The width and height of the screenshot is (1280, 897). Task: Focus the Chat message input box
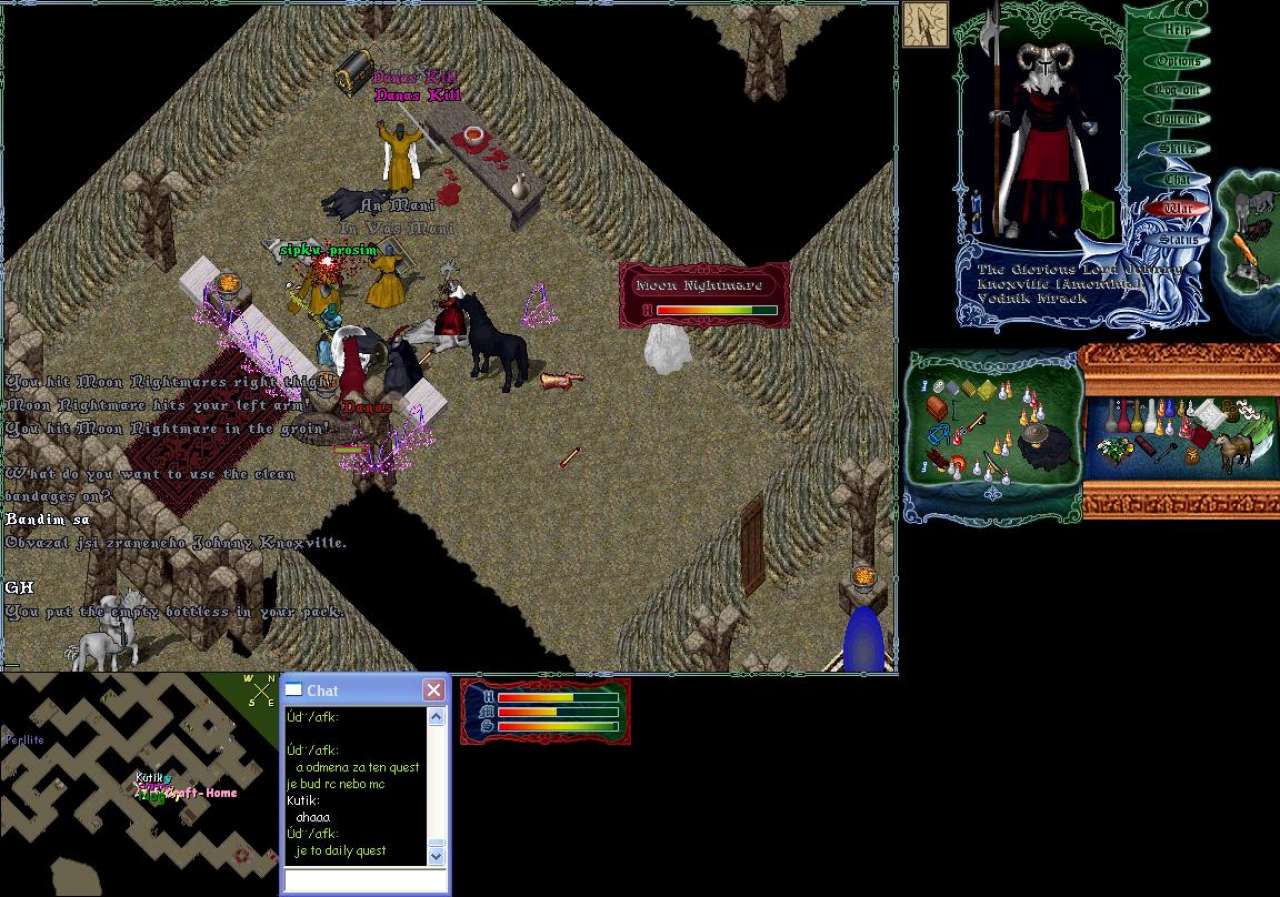click(364, 881)
